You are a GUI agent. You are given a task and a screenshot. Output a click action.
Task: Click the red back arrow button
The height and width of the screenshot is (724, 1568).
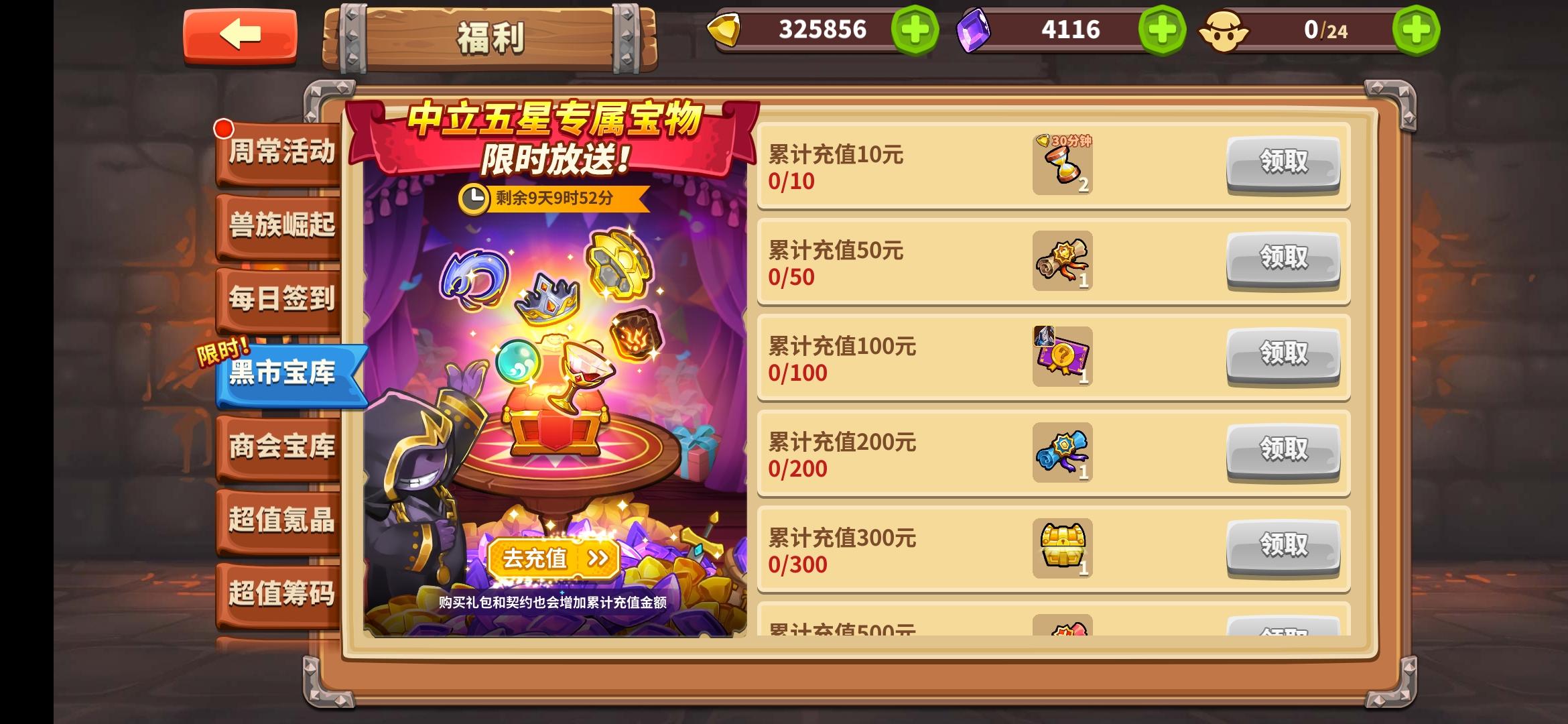[239, 31]
